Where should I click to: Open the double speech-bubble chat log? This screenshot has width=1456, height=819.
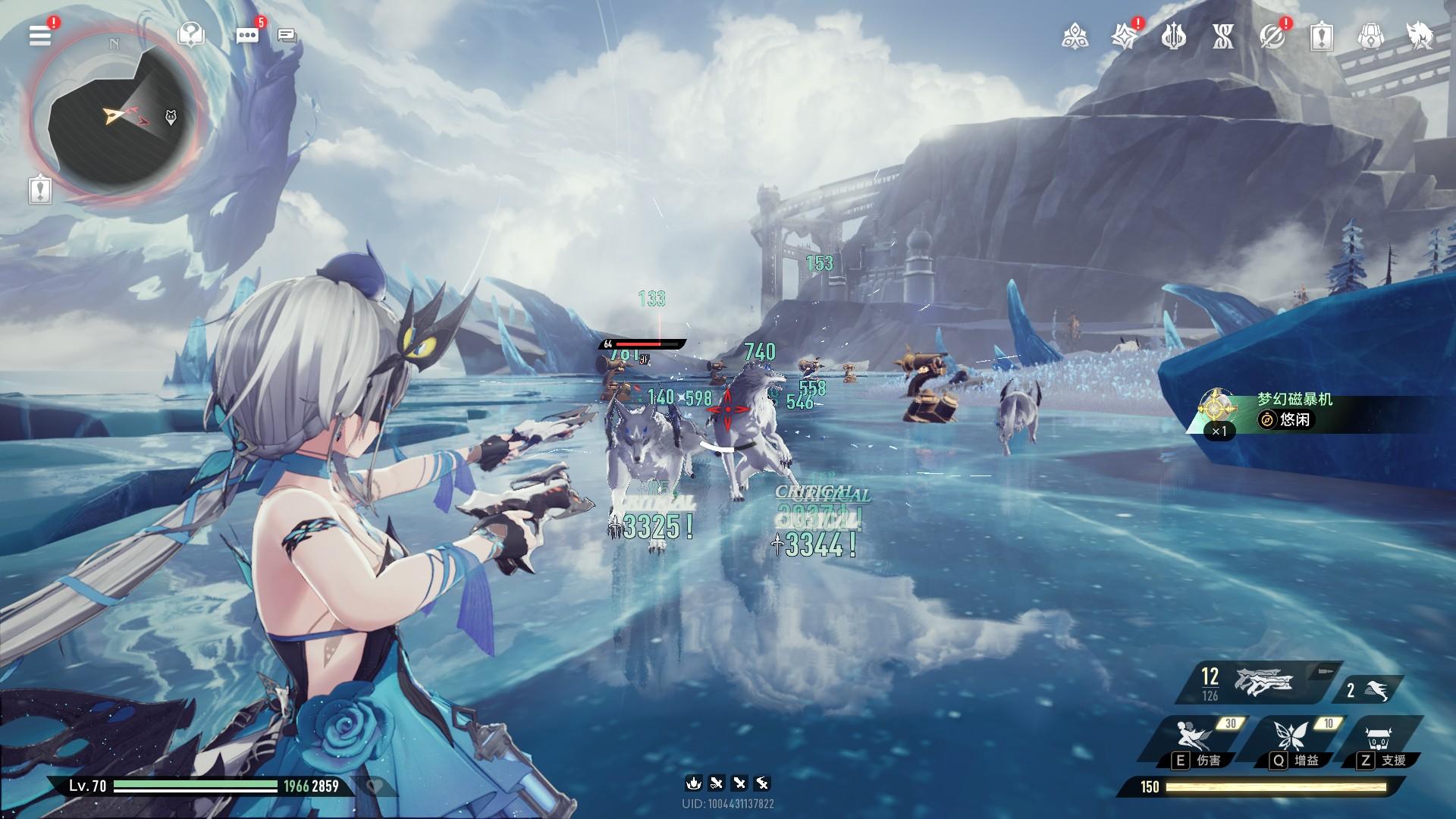287,35
